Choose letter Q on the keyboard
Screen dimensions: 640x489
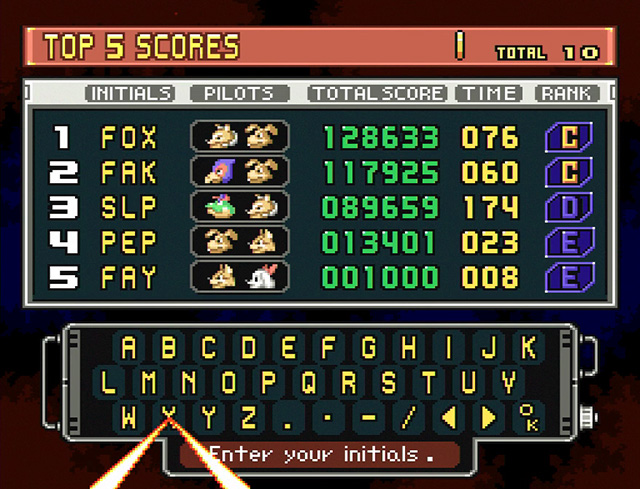(309, 382)
